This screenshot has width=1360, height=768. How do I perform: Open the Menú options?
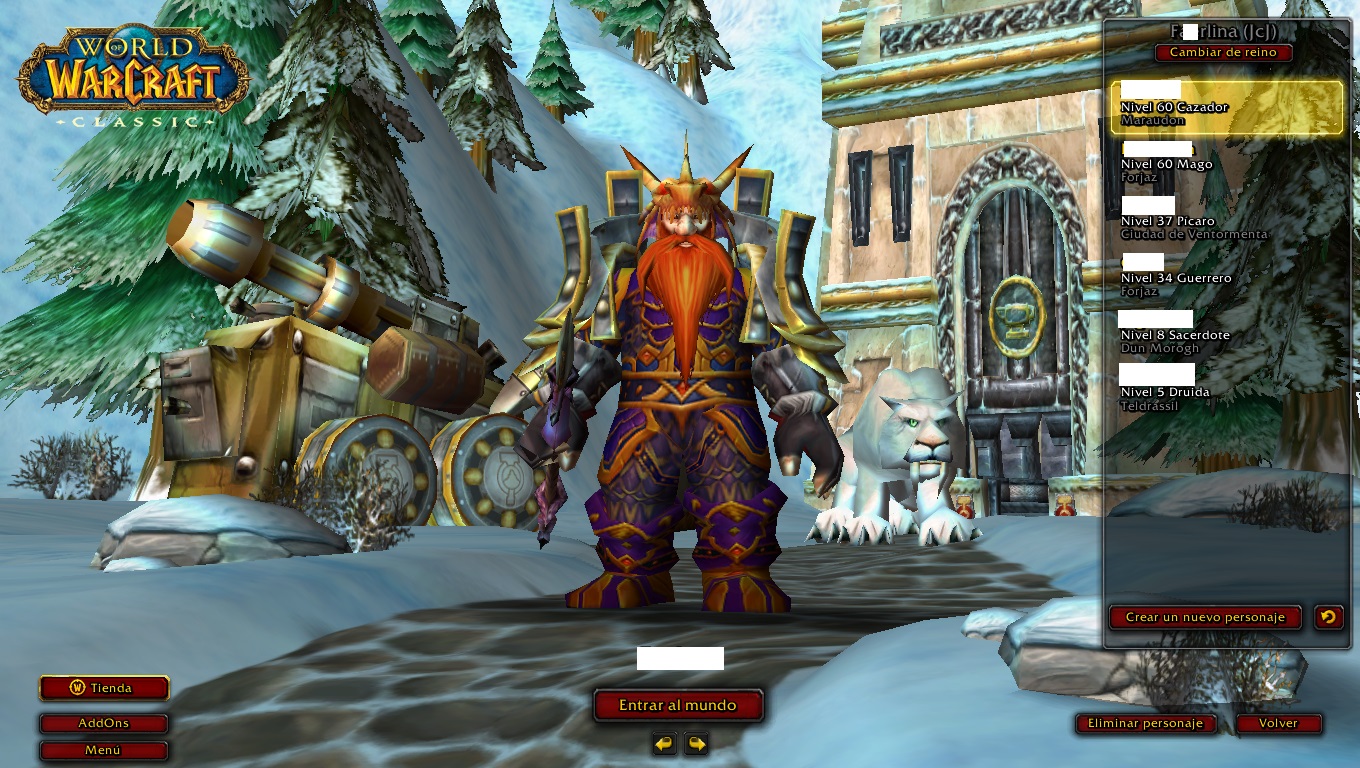point(104,750)
